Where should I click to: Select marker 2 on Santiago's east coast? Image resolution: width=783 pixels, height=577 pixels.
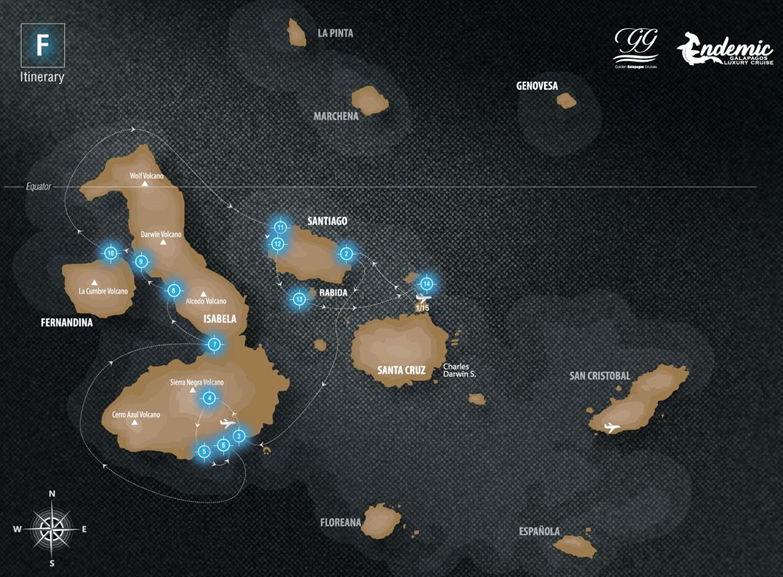(x=346, y=253)
